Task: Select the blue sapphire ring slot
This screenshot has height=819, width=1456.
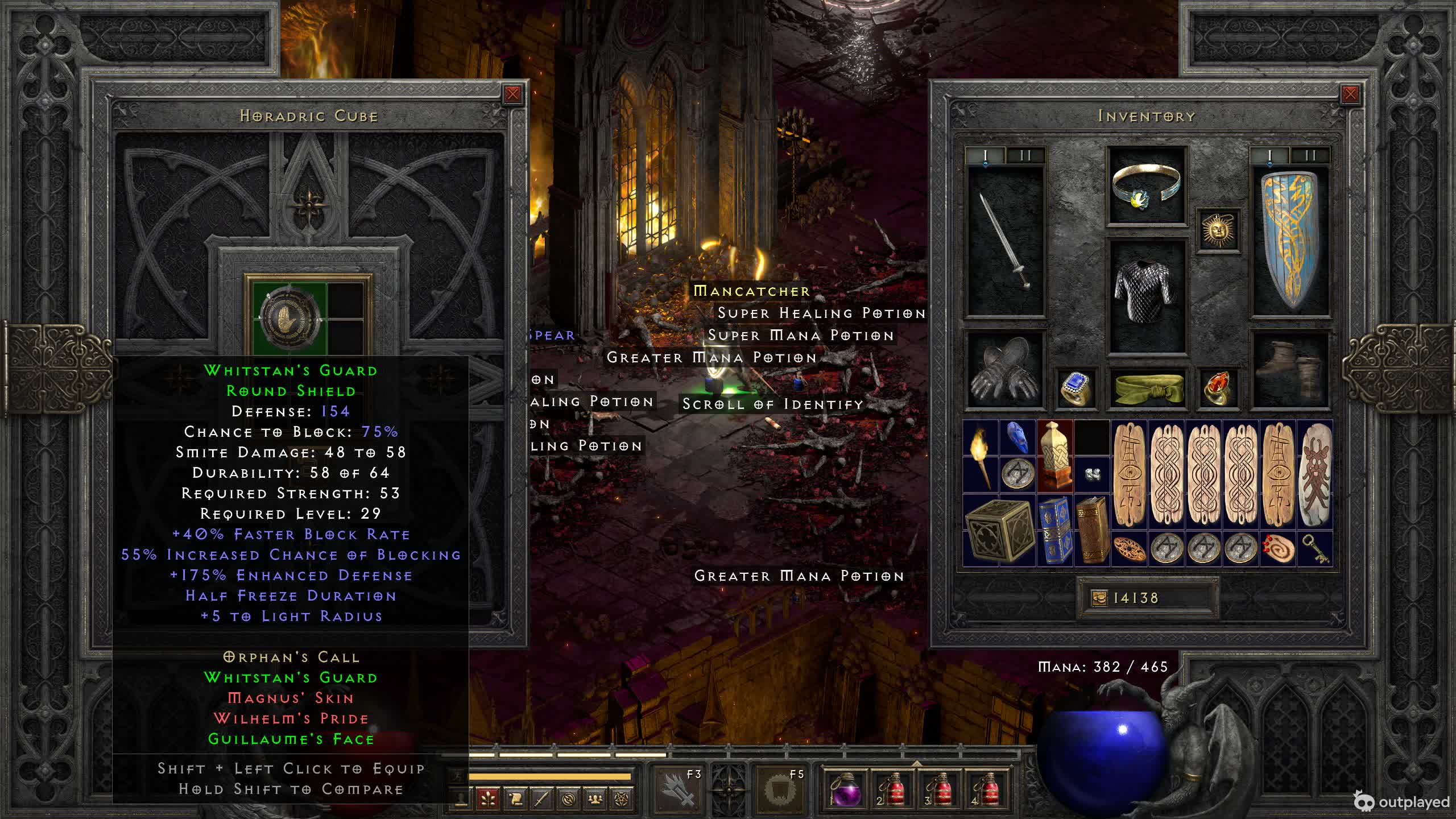Action: coord(1076,389)
